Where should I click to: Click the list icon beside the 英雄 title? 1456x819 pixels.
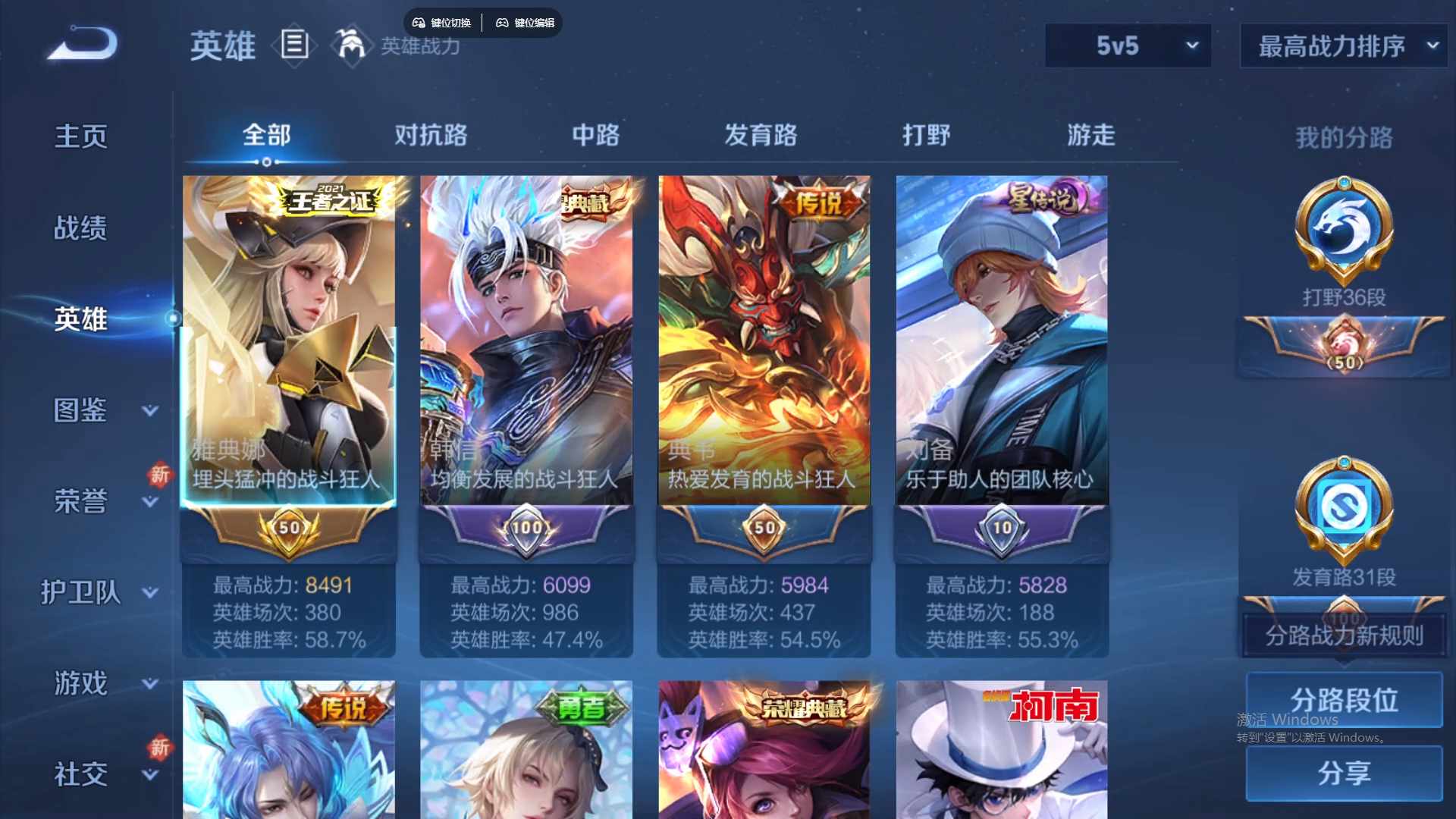[294, 45]
